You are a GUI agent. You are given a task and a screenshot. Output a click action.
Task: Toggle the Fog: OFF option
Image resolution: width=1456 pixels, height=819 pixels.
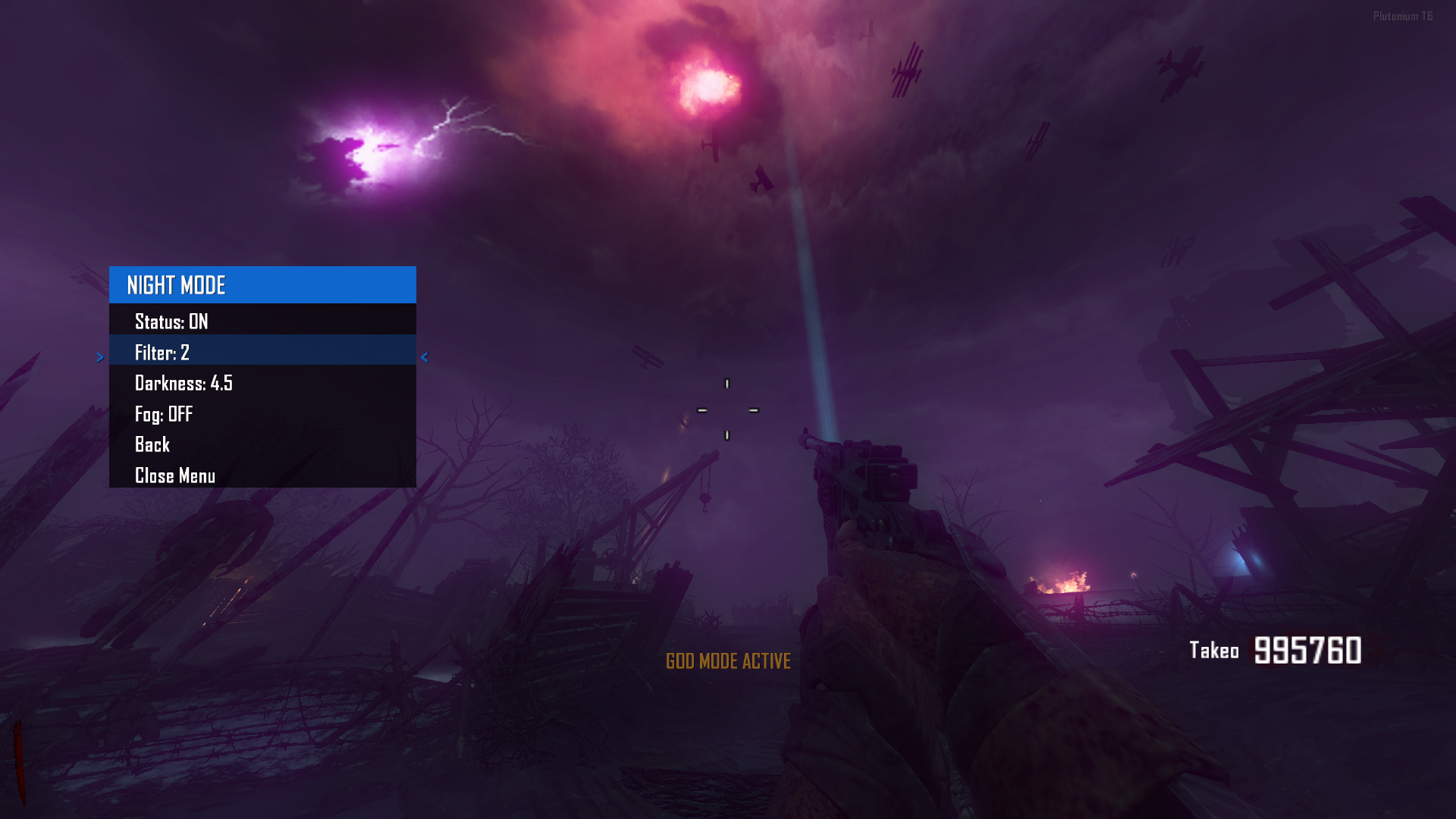pyautogui.click(x=164, y=414)
